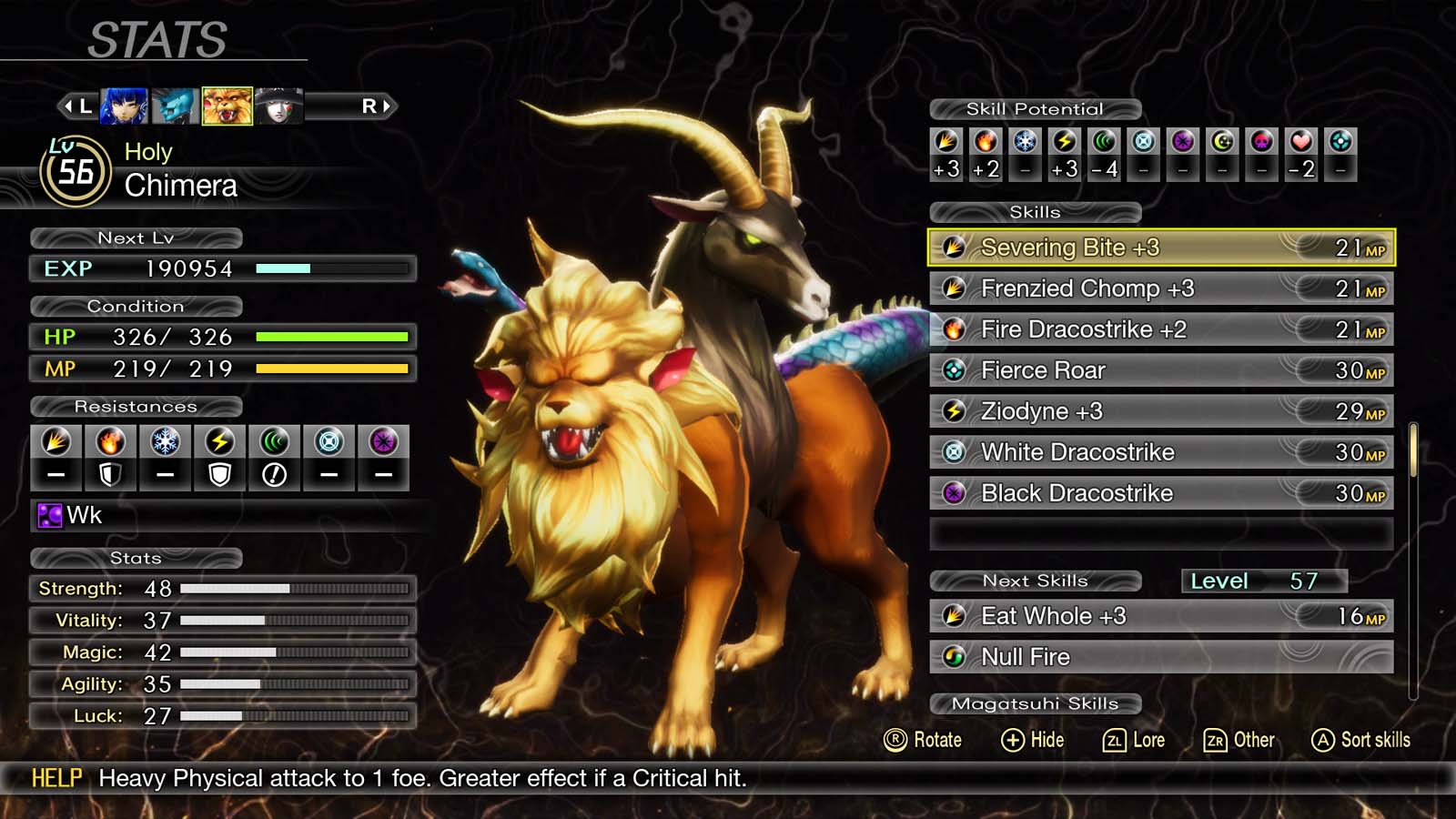Click the electric icon beside Ziodyne +3

pyautogui.click(x=956, y=411)
